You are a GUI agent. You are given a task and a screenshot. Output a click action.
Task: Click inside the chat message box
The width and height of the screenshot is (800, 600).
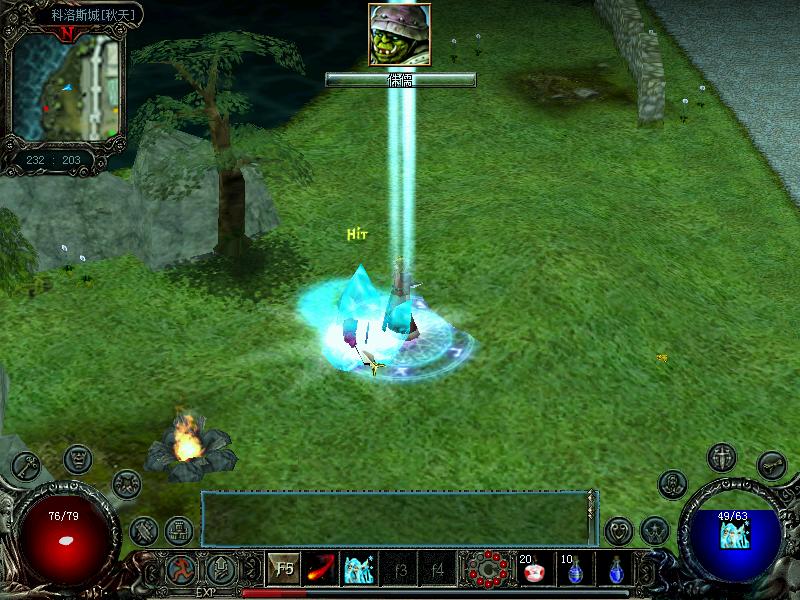395,518
